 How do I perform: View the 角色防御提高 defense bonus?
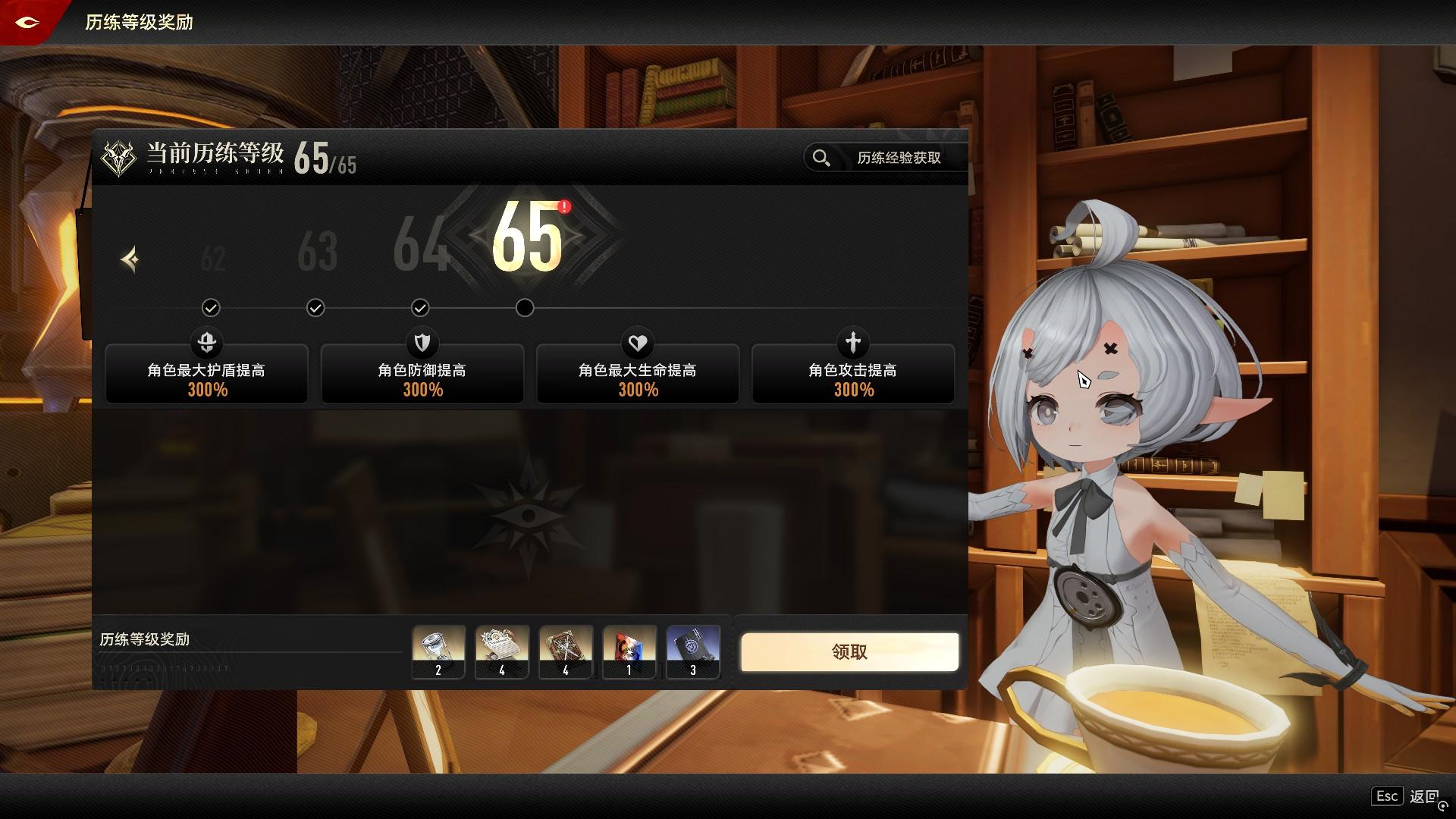pyautogui.click(x=422, y=374)
